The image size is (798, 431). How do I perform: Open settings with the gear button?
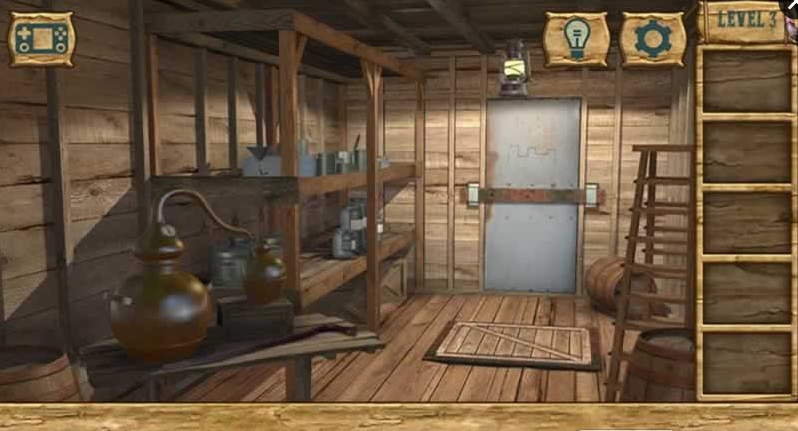[652, 39]
